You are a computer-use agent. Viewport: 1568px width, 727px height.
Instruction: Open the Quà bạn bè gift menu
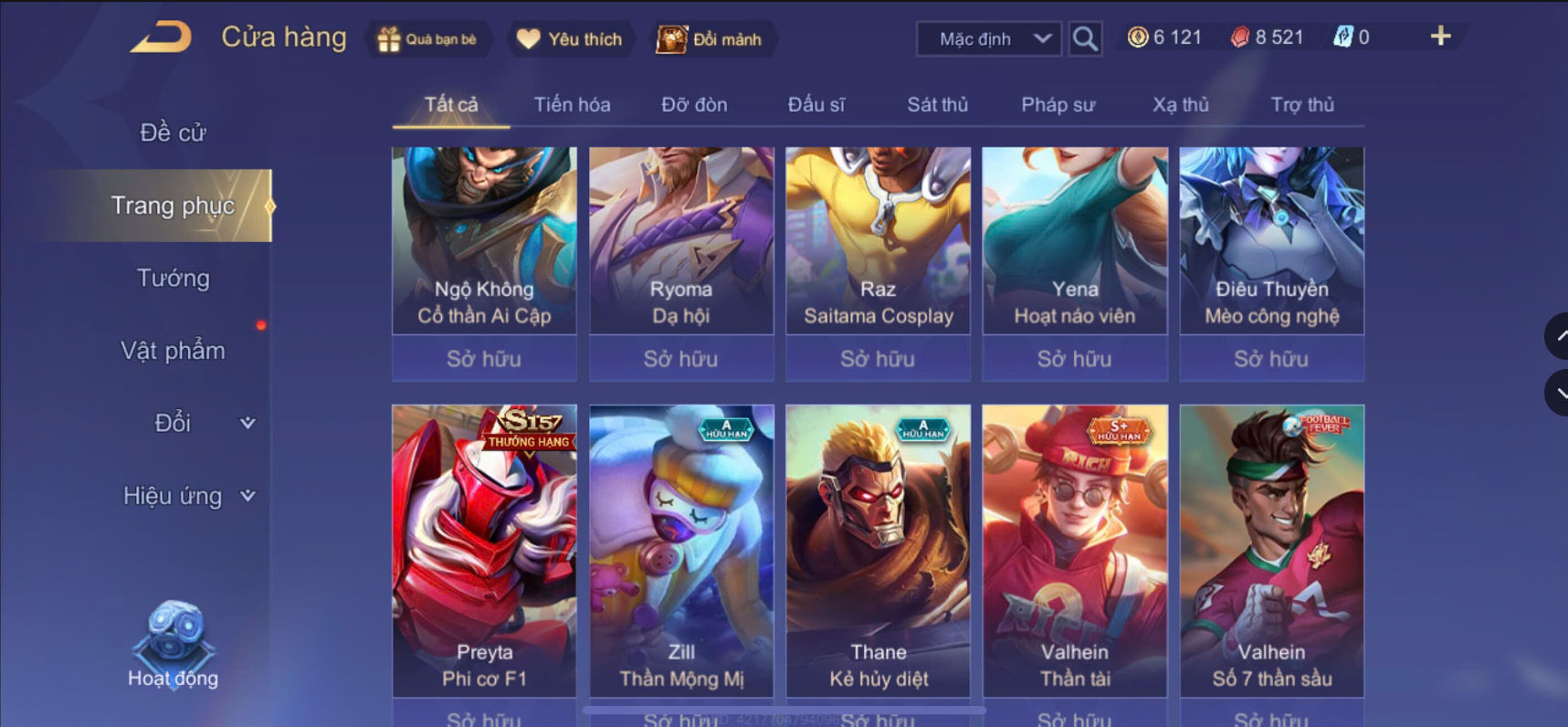[x=428, y=38]
